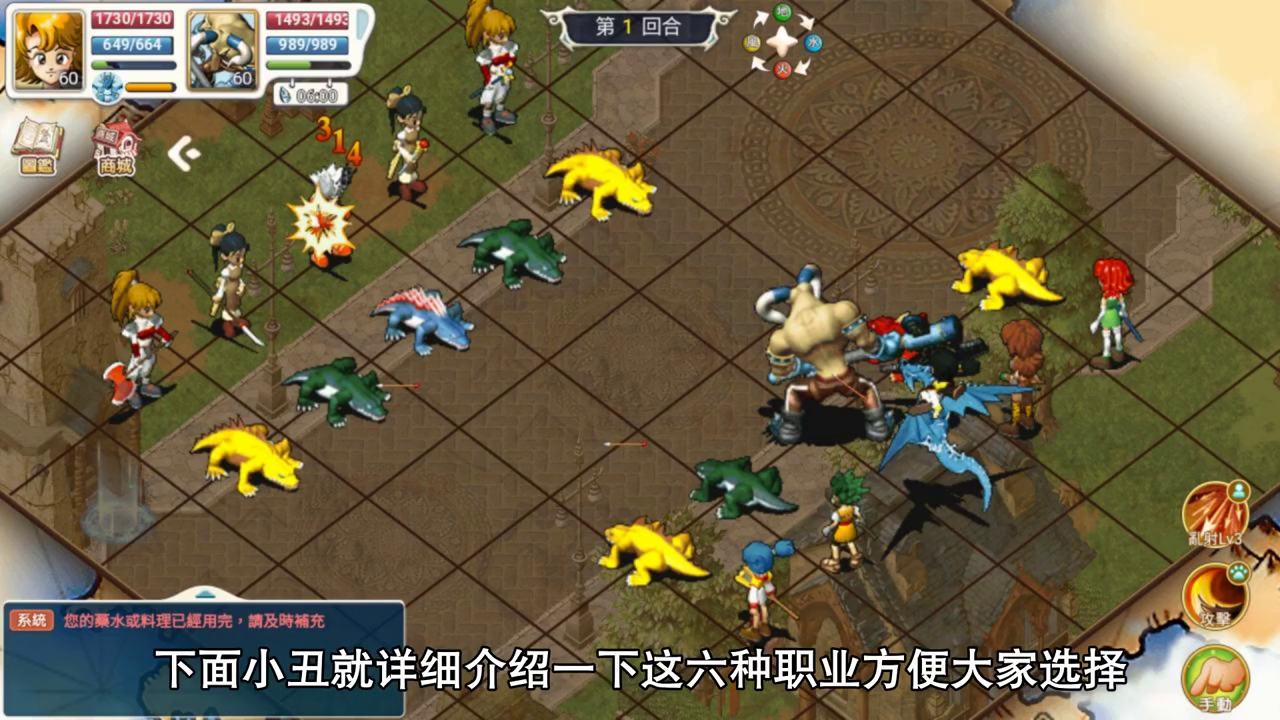
Task: Toggle 手動 manual battle mode
Action: click(1213, 677)
